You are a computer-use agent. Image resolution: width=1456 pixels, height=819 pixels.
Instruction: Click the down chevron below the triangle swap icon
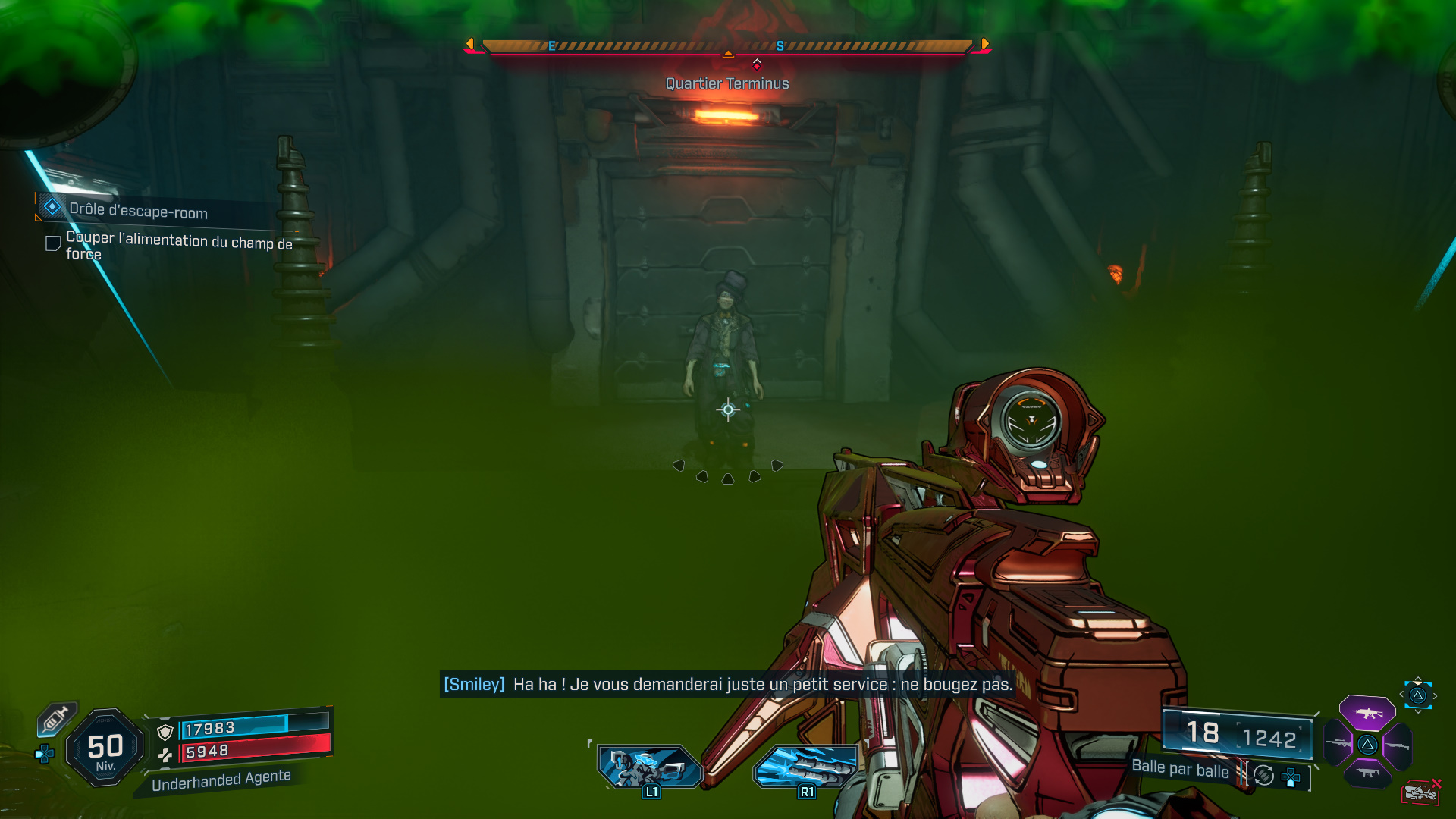click(x=1418, y=712)
